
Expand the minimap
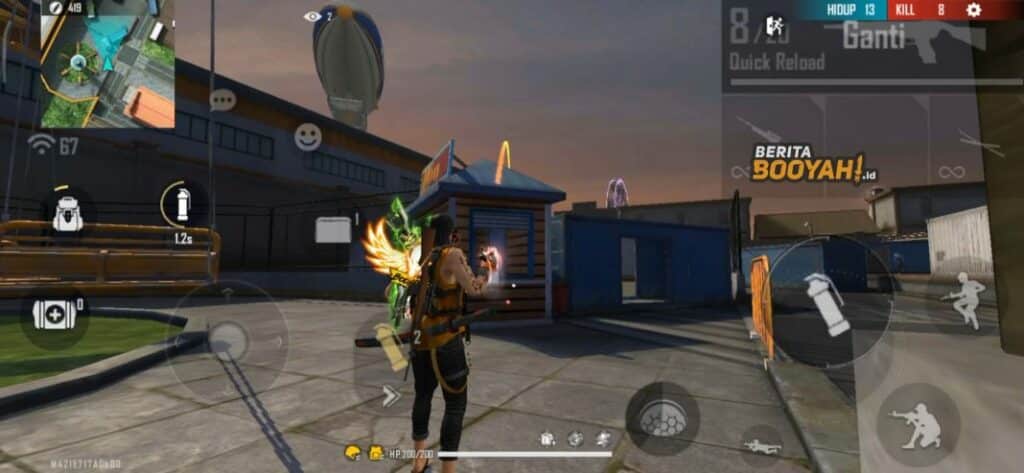[x=107, y=64]
